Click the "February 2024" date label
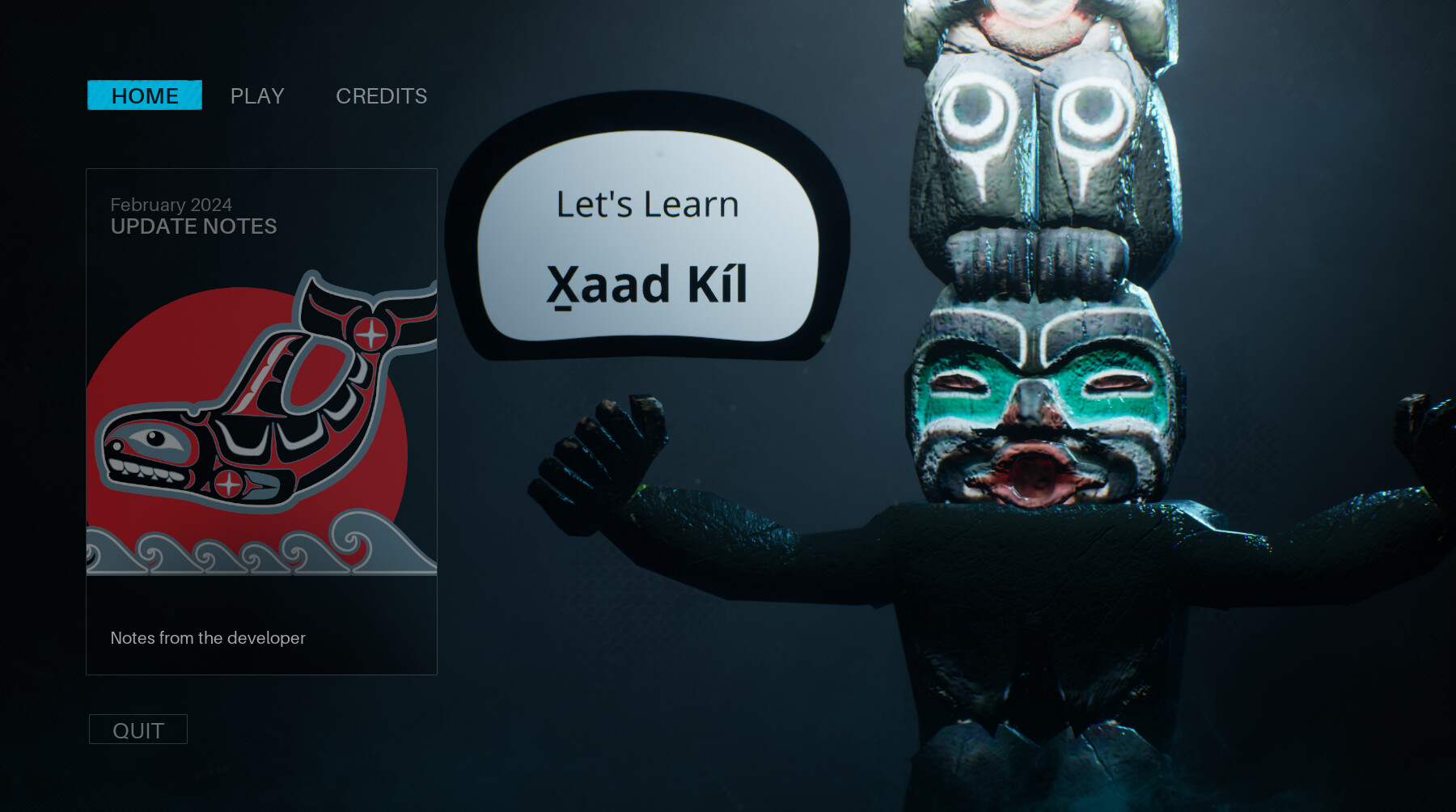 point(171,205)
